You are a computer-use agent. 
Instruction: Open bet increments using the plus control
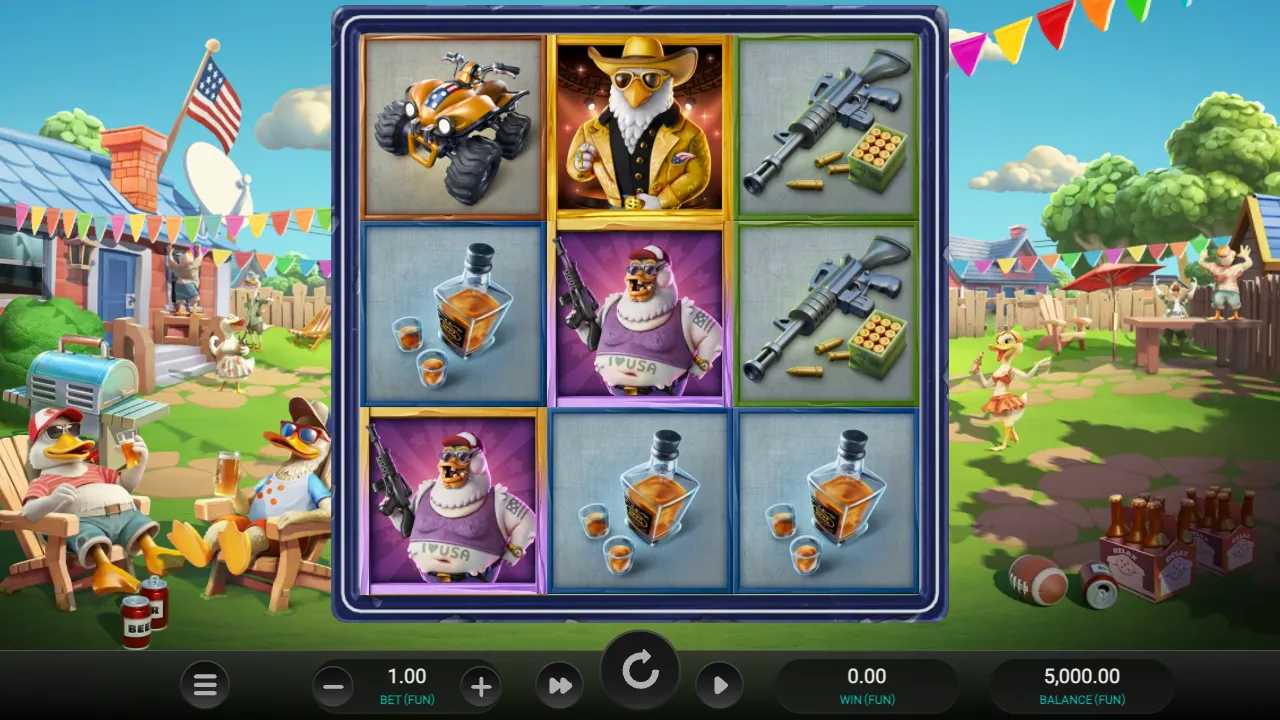[481, 685]
